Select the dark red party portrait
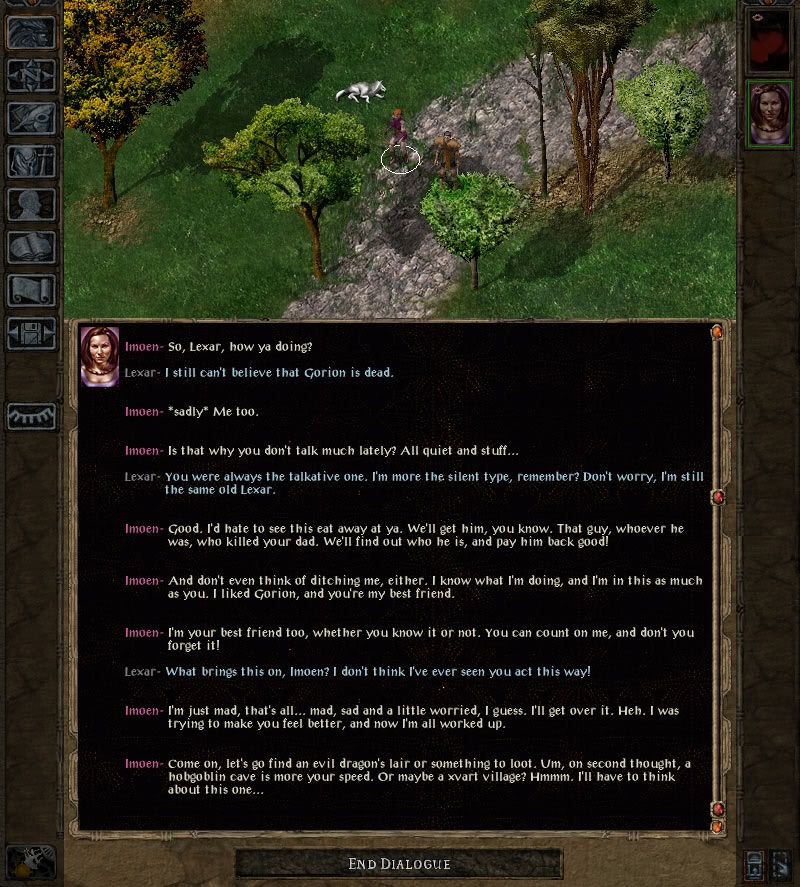The image size is (800, 887). [770, 42]
